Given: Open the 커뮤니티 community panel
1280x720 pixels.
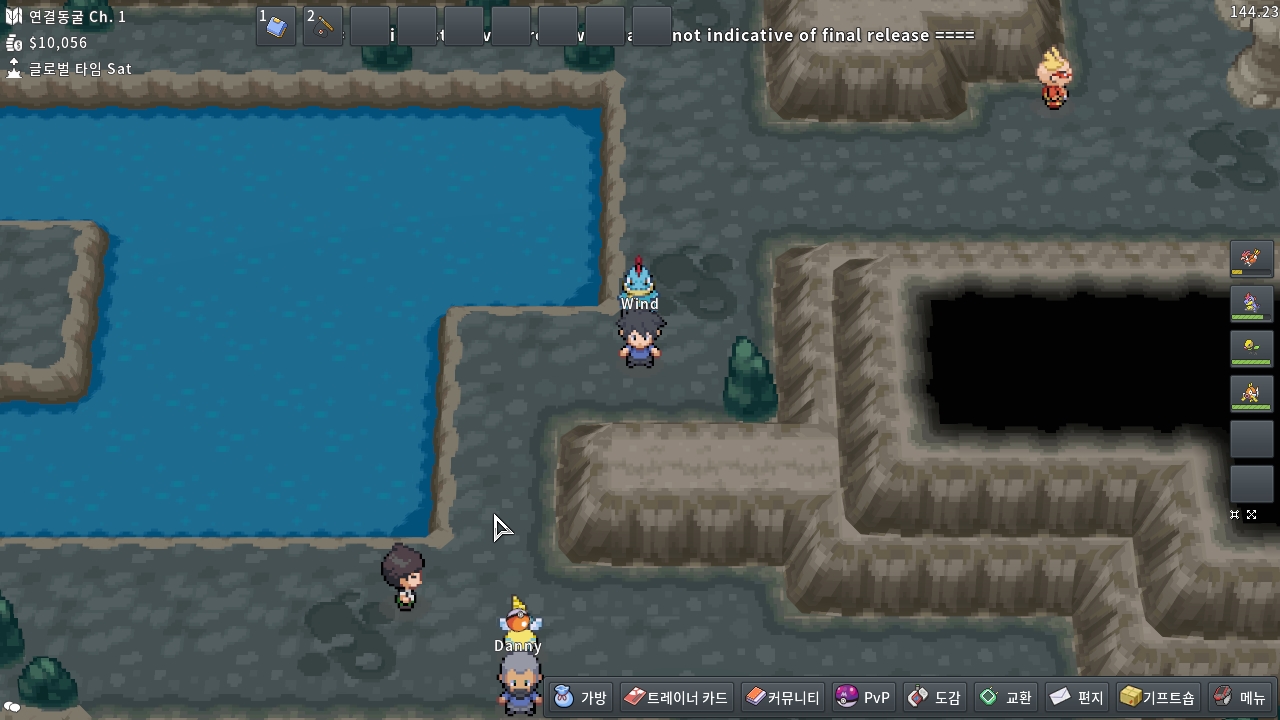Looking at the screenshot, I should 783,697.
